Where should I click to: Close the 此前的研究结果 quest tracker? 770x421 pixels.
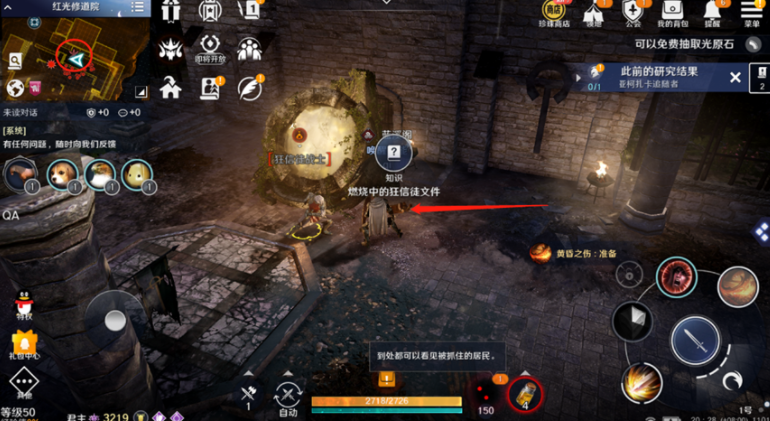[x=735, y=77]
